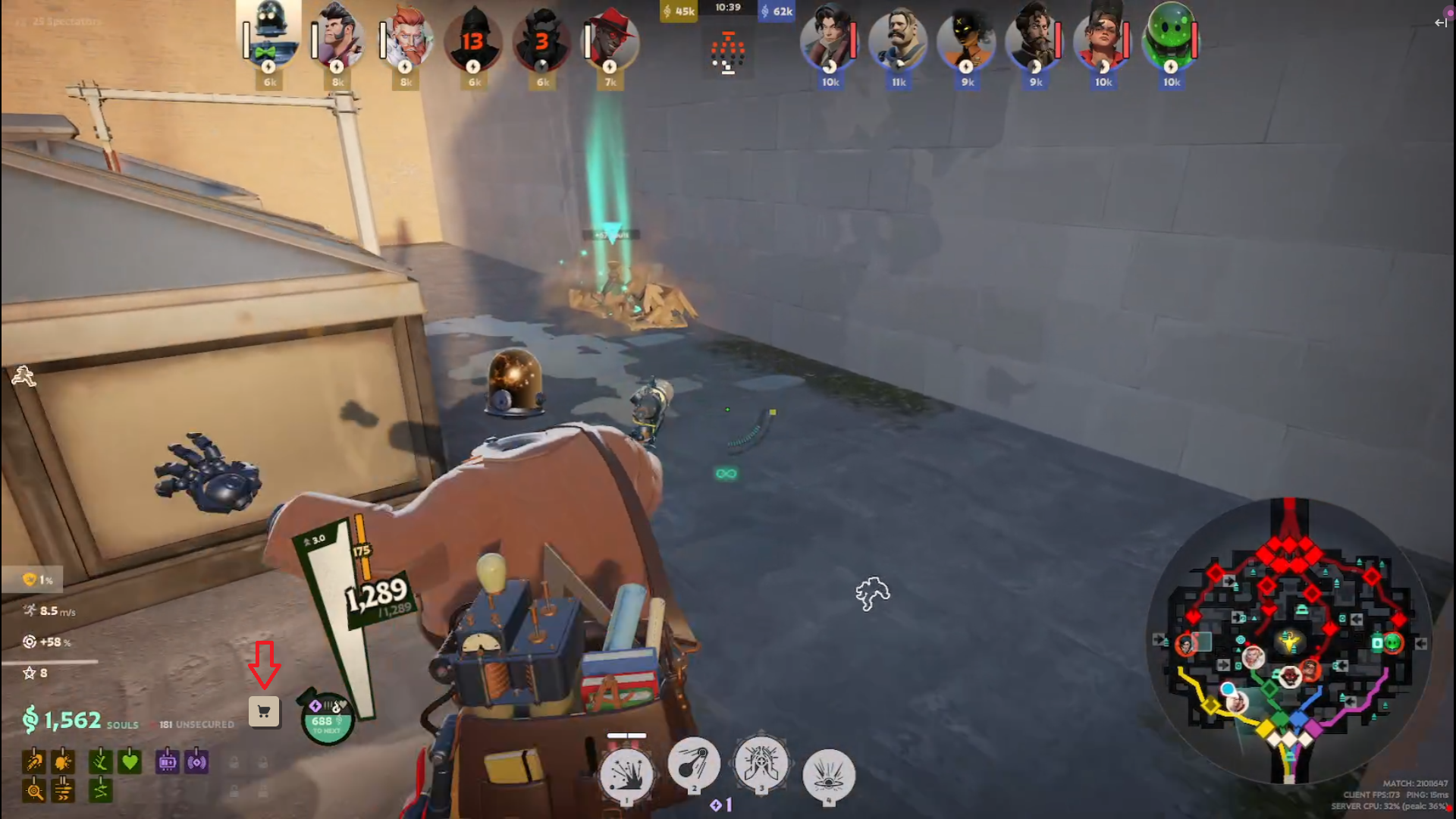Viewport: 1456px width, 819px height.
Task: Select the green heart vitality item
Action: point(130,761)
